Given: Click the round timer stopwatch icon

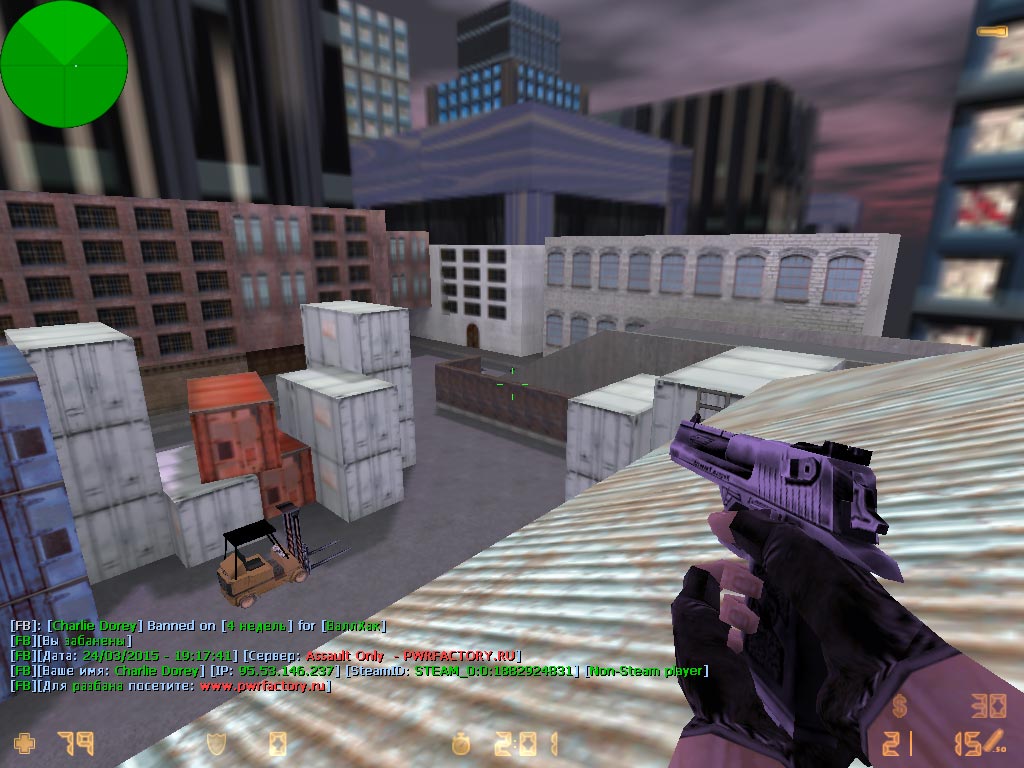Looking at the screenshot, I should tap(459, 743).
